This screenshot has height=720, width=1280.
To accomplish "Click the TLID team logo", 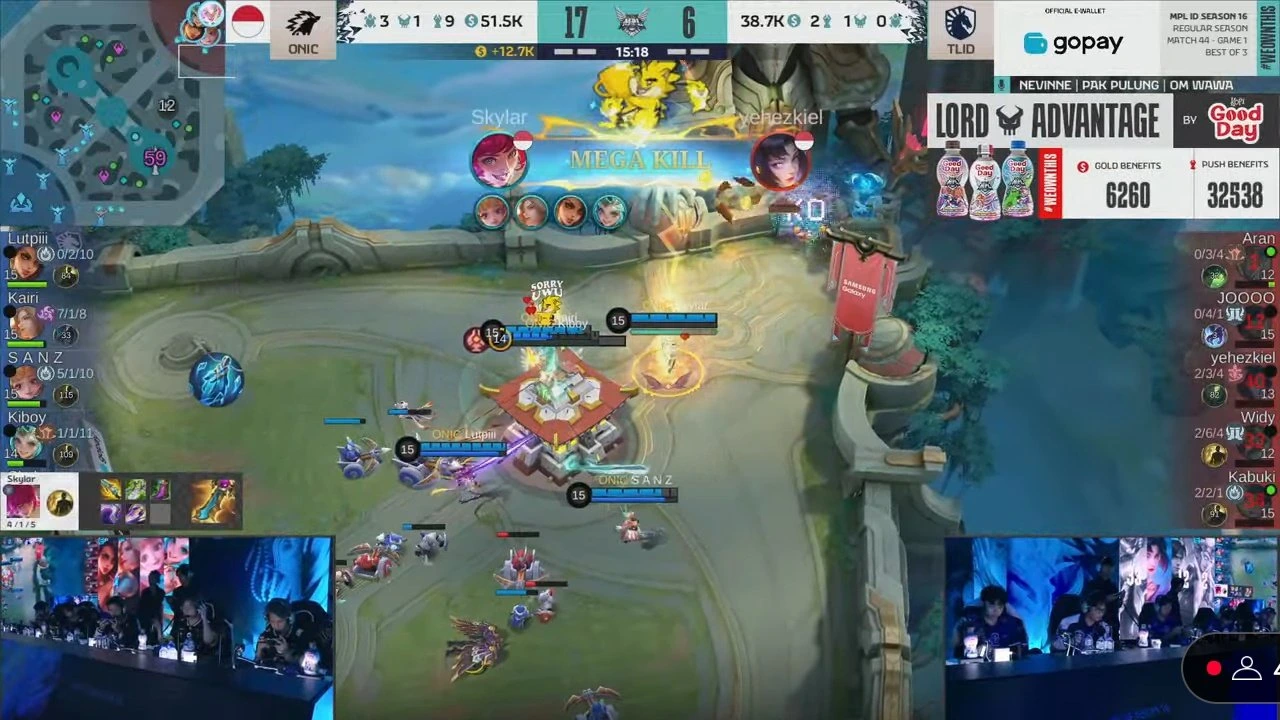I will [960, 32].
